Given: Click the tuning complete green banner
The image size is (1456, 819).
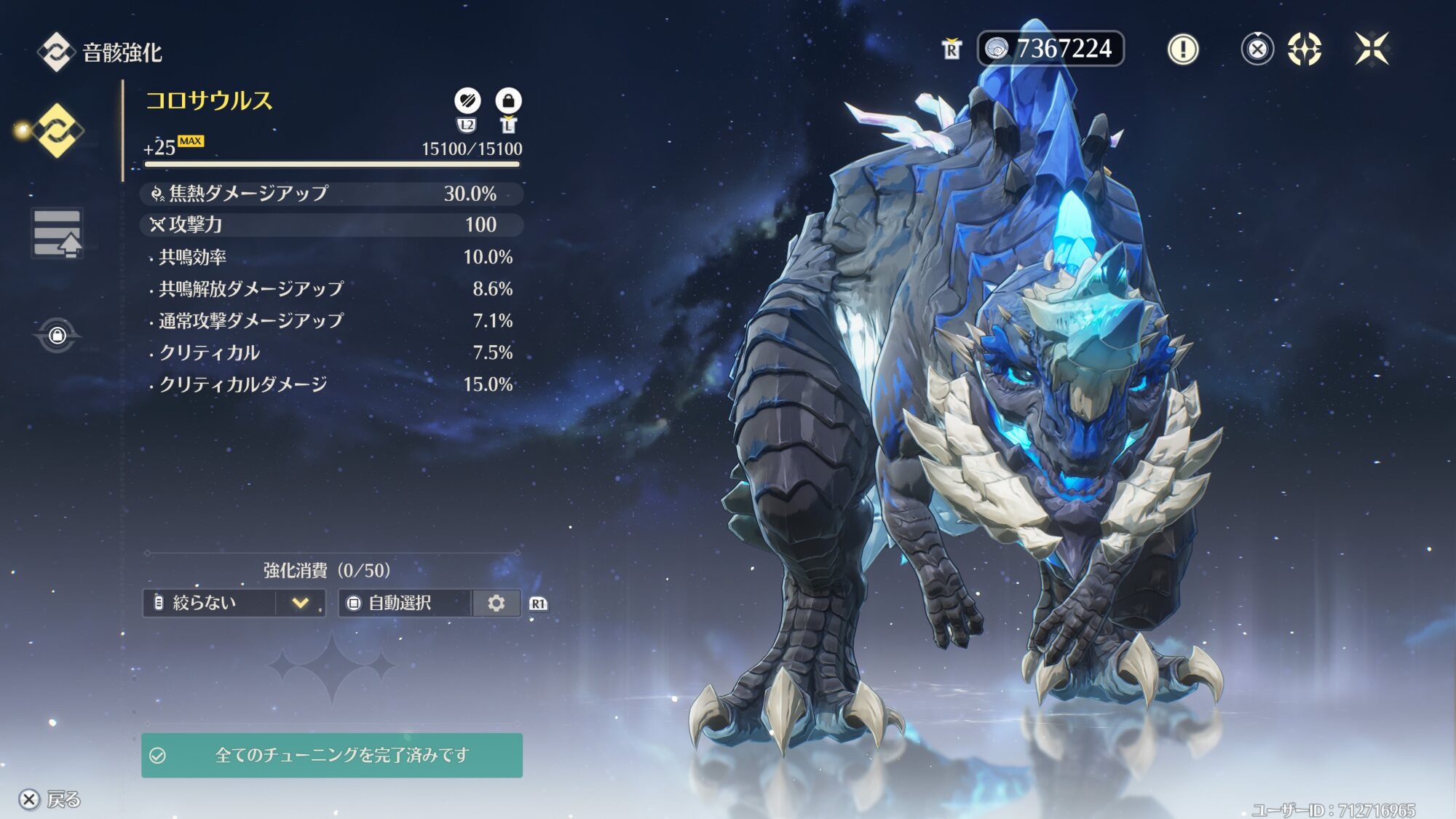Looking at the screenshot, I should (x=332, y=755).
